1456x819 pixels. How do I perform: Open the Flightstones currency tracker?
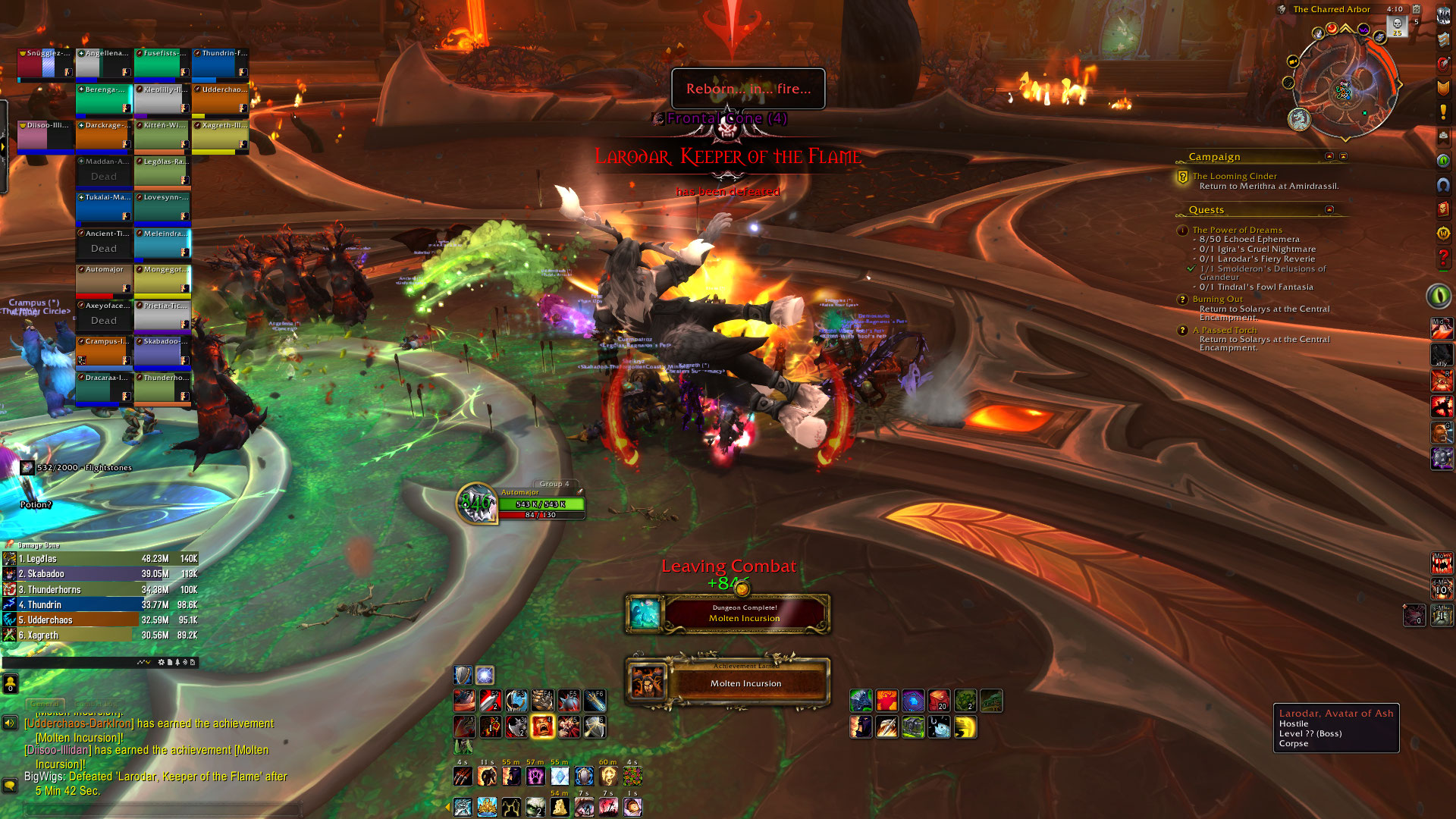pos(76,468)
